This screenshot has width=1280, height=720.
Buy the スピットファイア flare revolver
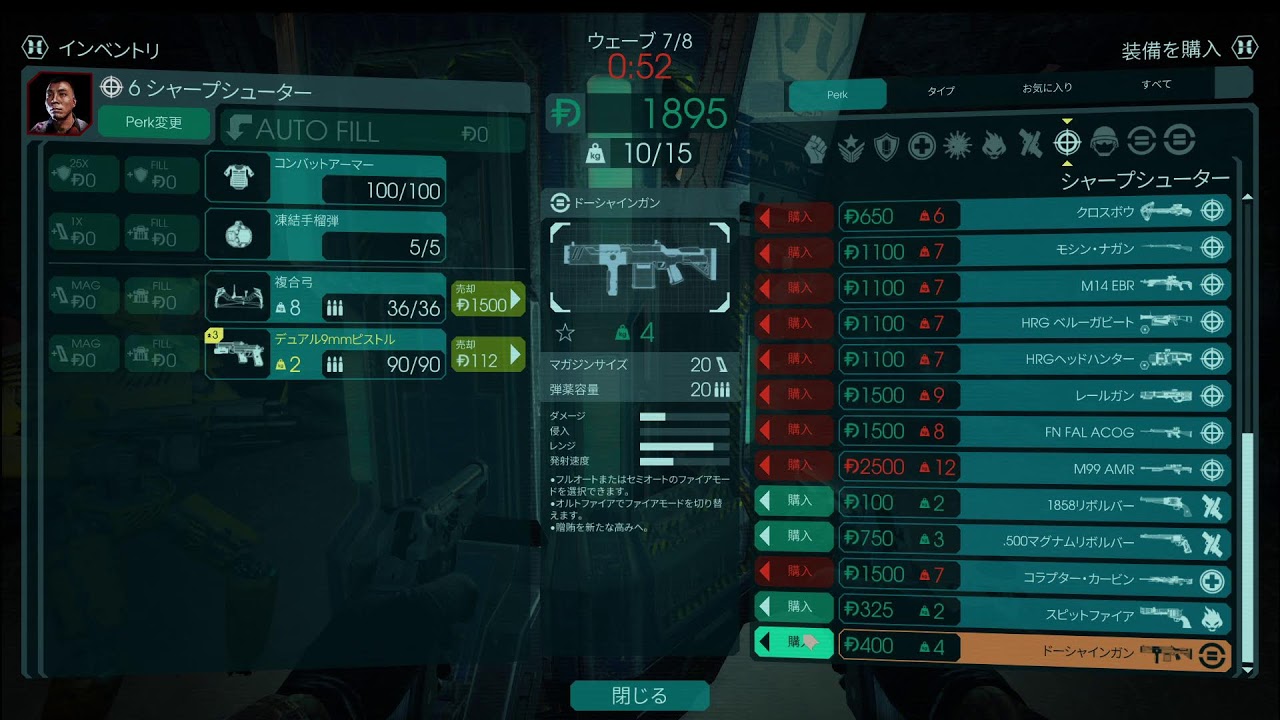[x=793, y=606]
